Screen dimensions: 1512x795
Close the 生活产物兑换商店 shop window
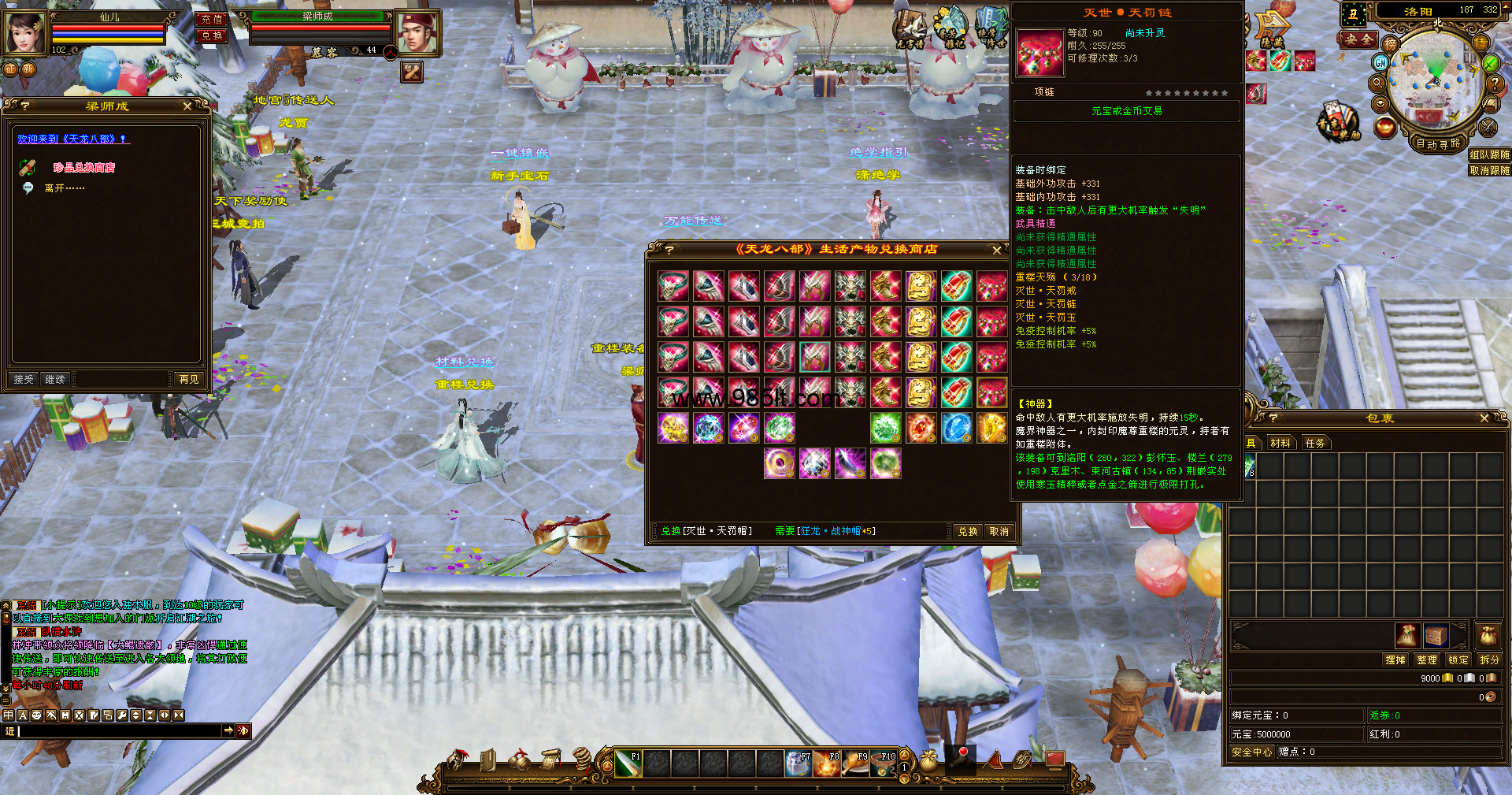click(997, 250)
